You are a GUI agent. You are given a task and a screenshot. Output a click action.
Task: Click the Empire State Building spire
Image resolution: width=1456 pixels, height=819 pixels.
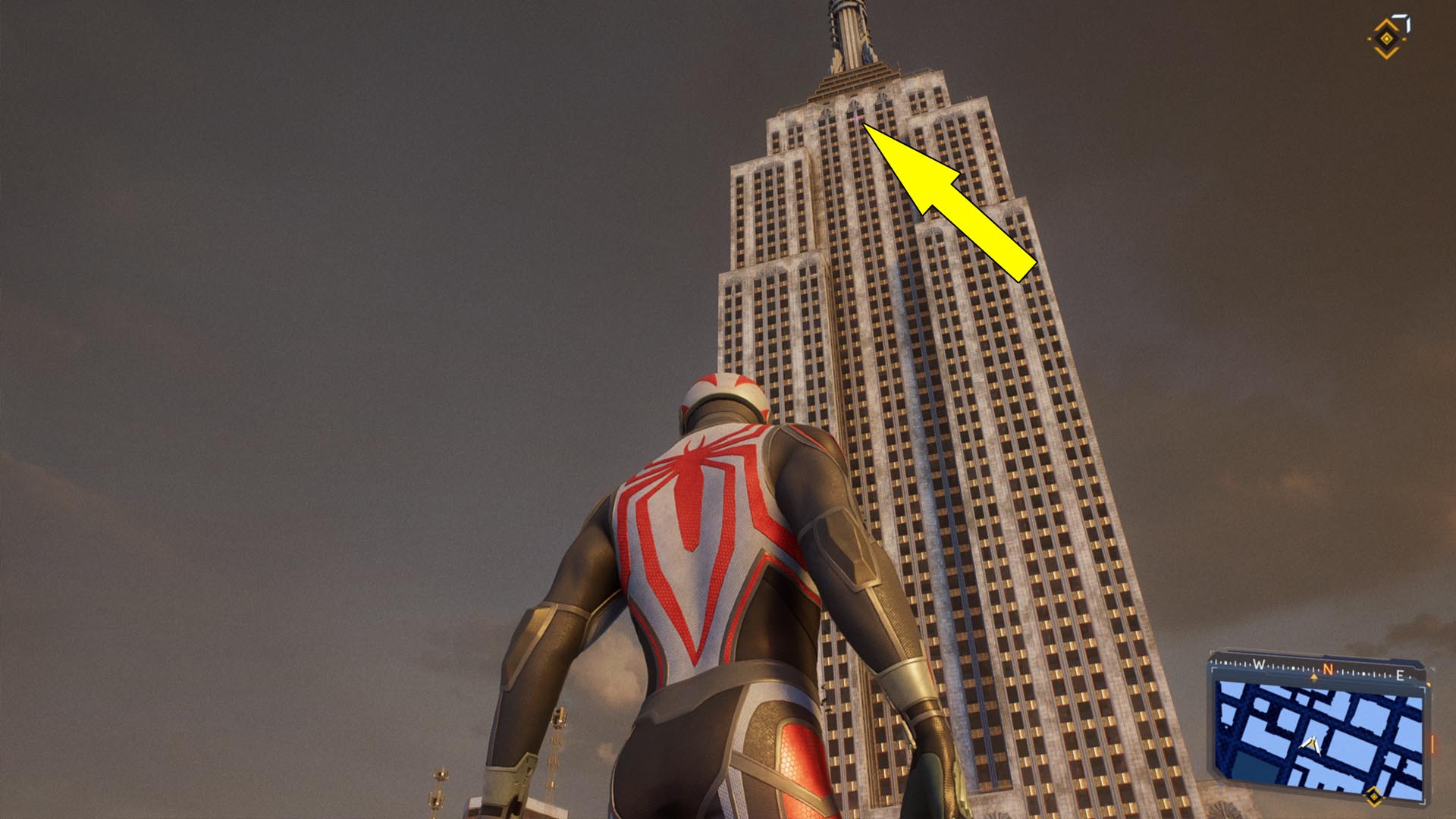[x=849, y=30]
